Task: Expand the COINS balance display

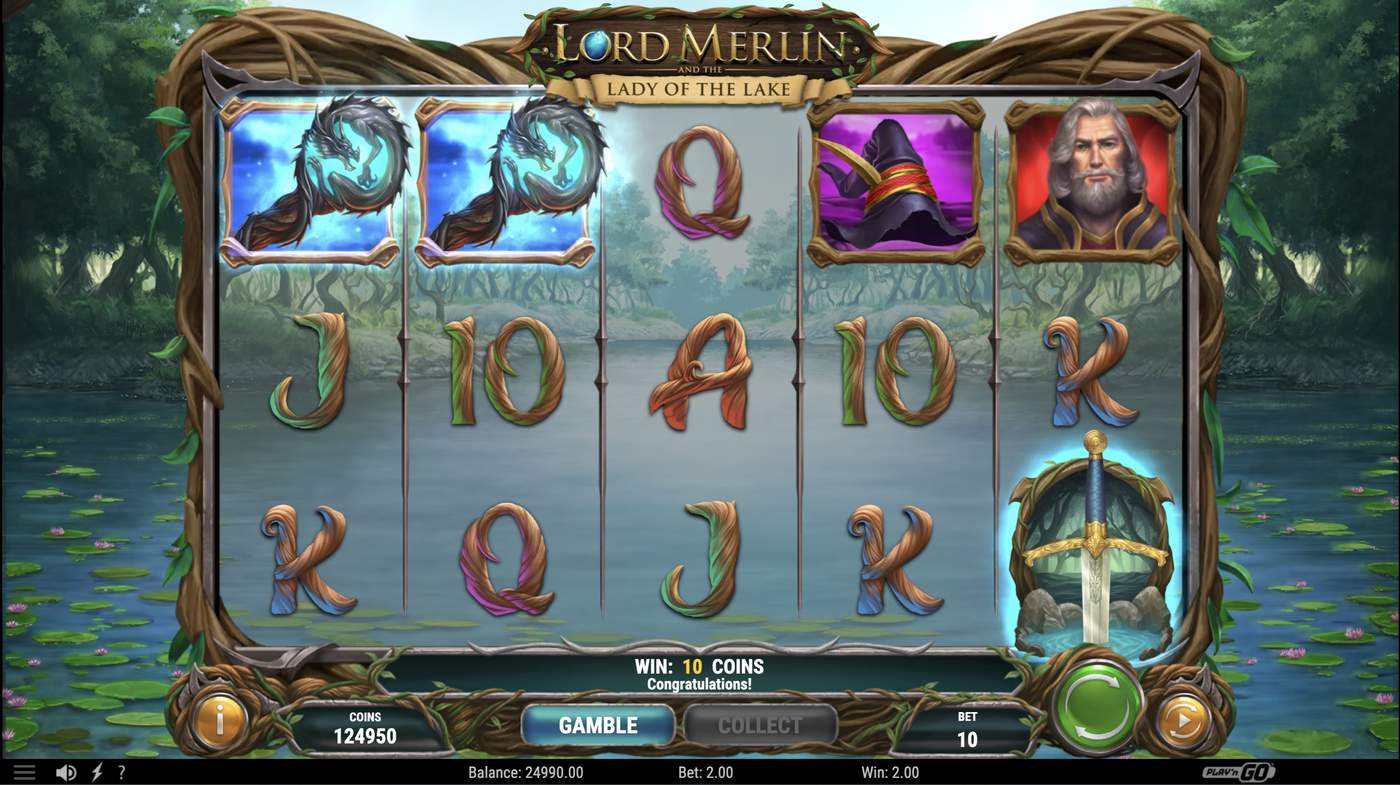Action: click(364, 725)
